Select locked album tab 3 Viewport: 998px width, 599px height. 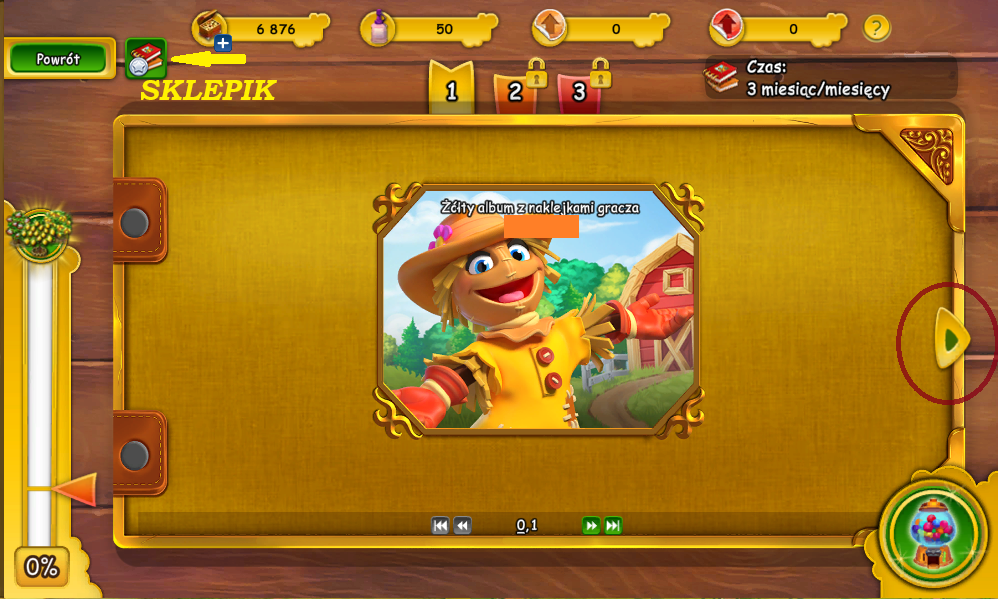[x=579, y=91]
